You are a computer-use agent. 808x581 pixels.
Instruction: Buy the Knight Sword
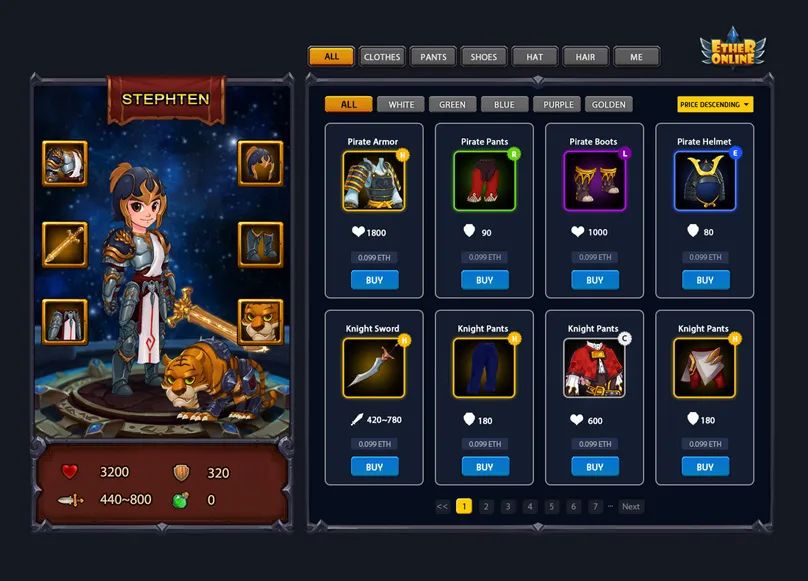pos(374,466)
